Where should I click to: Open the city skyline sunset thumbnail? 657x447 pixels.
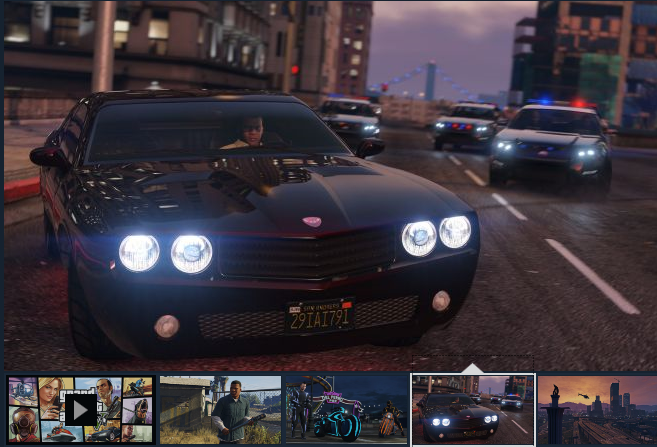pyautogui.click(x=597, y=410)
